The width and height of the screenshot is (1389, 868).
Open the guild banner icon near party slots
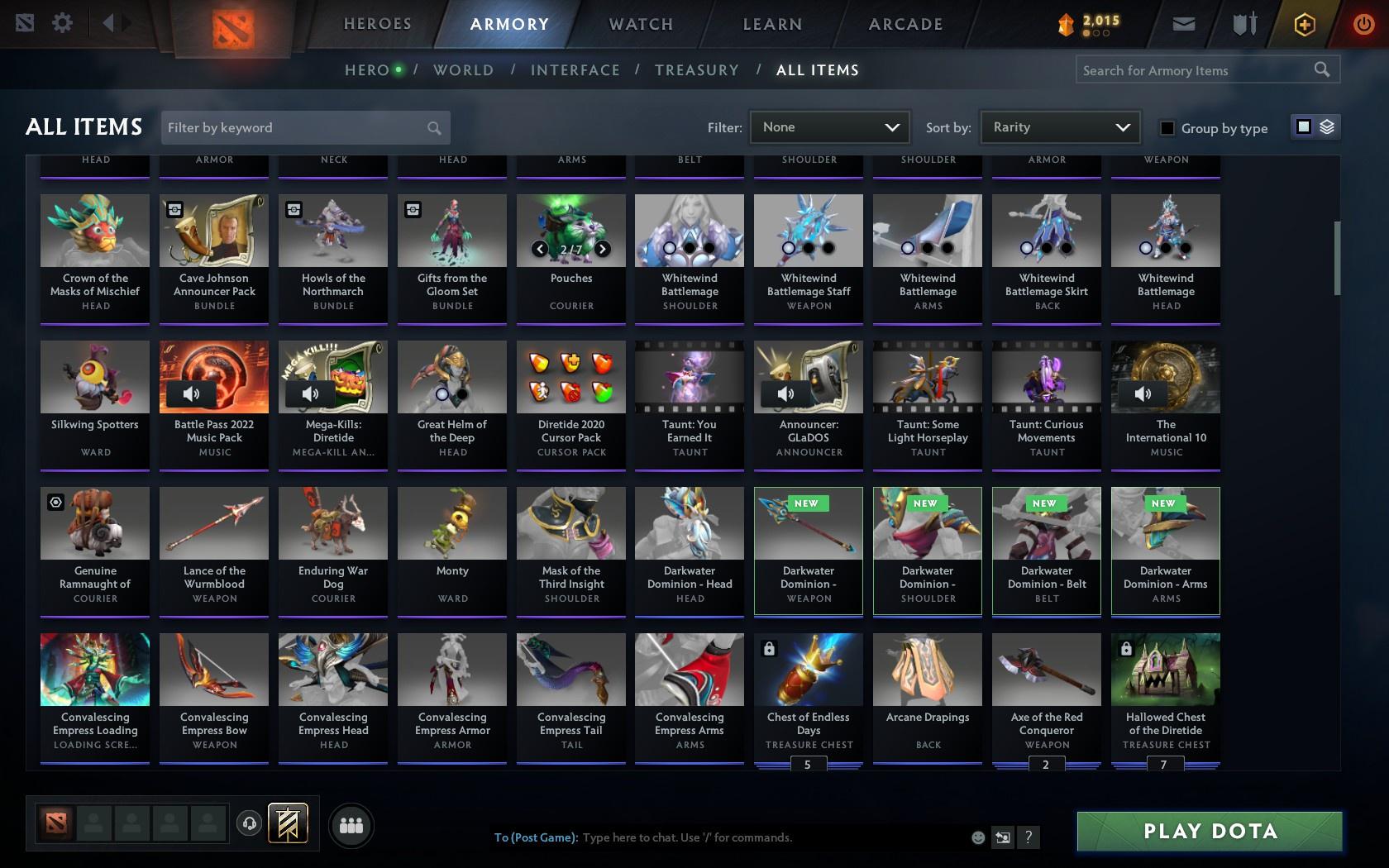point(288,823)
